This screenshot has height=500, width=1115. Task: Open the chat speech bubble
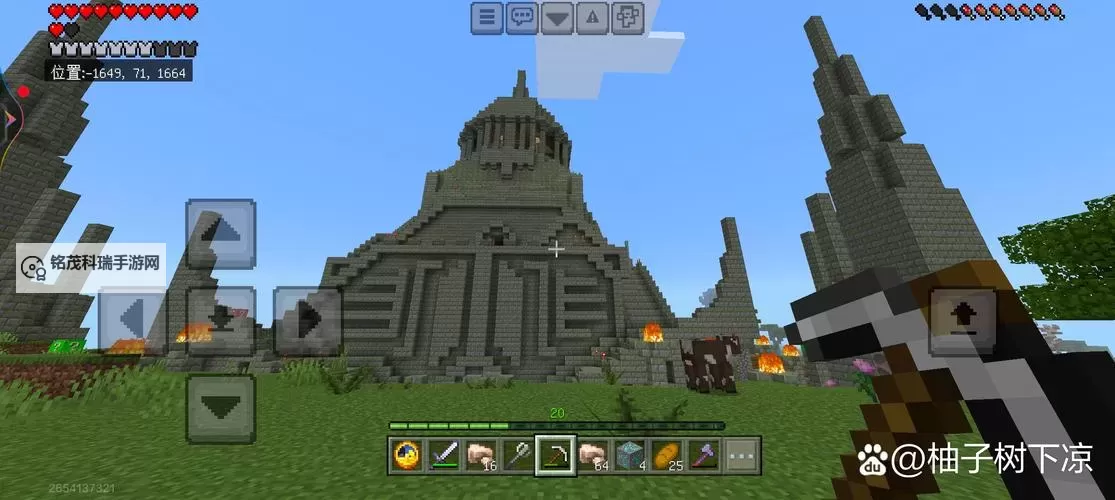(x=522, y=17)
